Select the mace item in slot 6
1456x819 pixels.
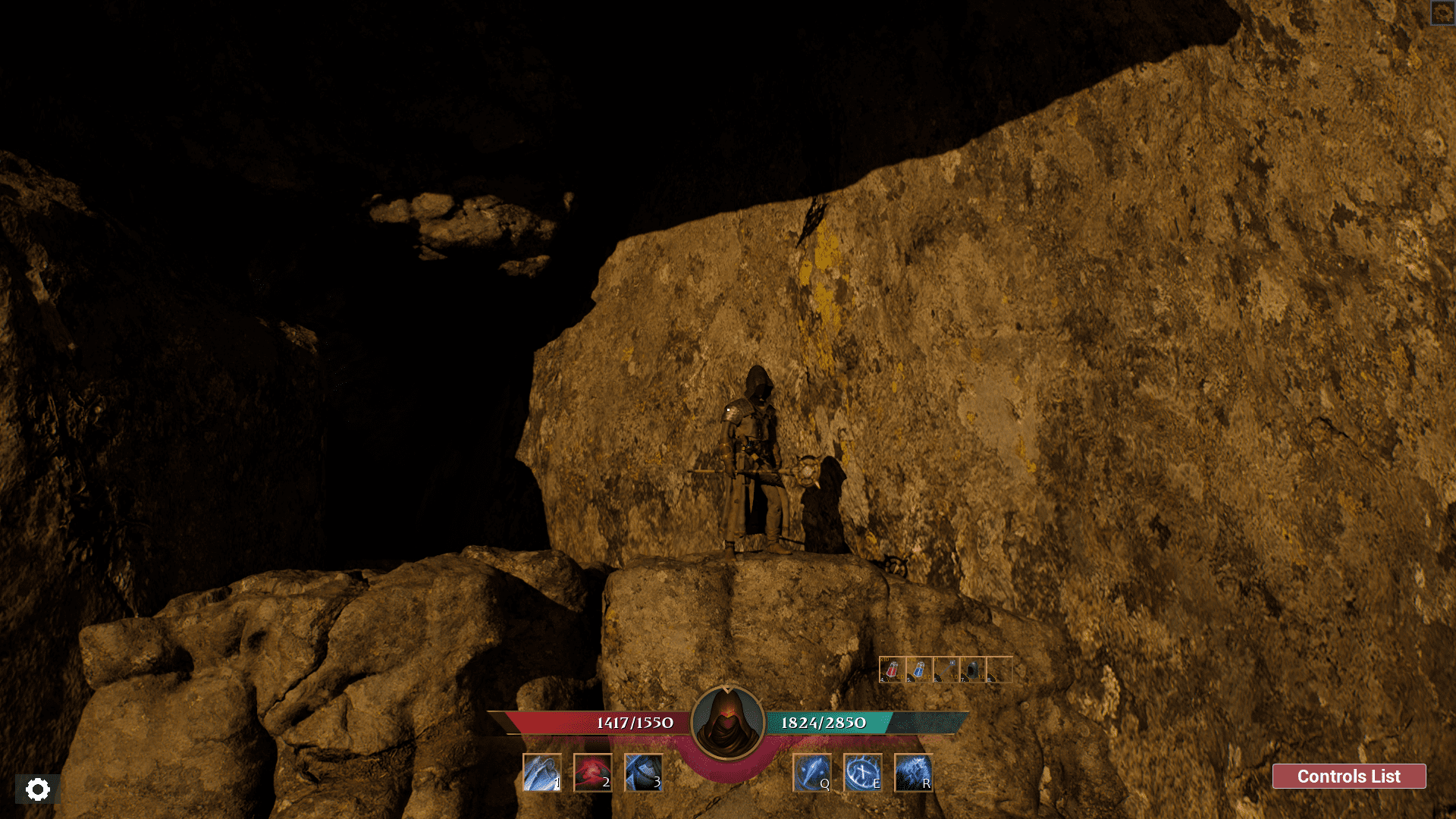(945, 670)
